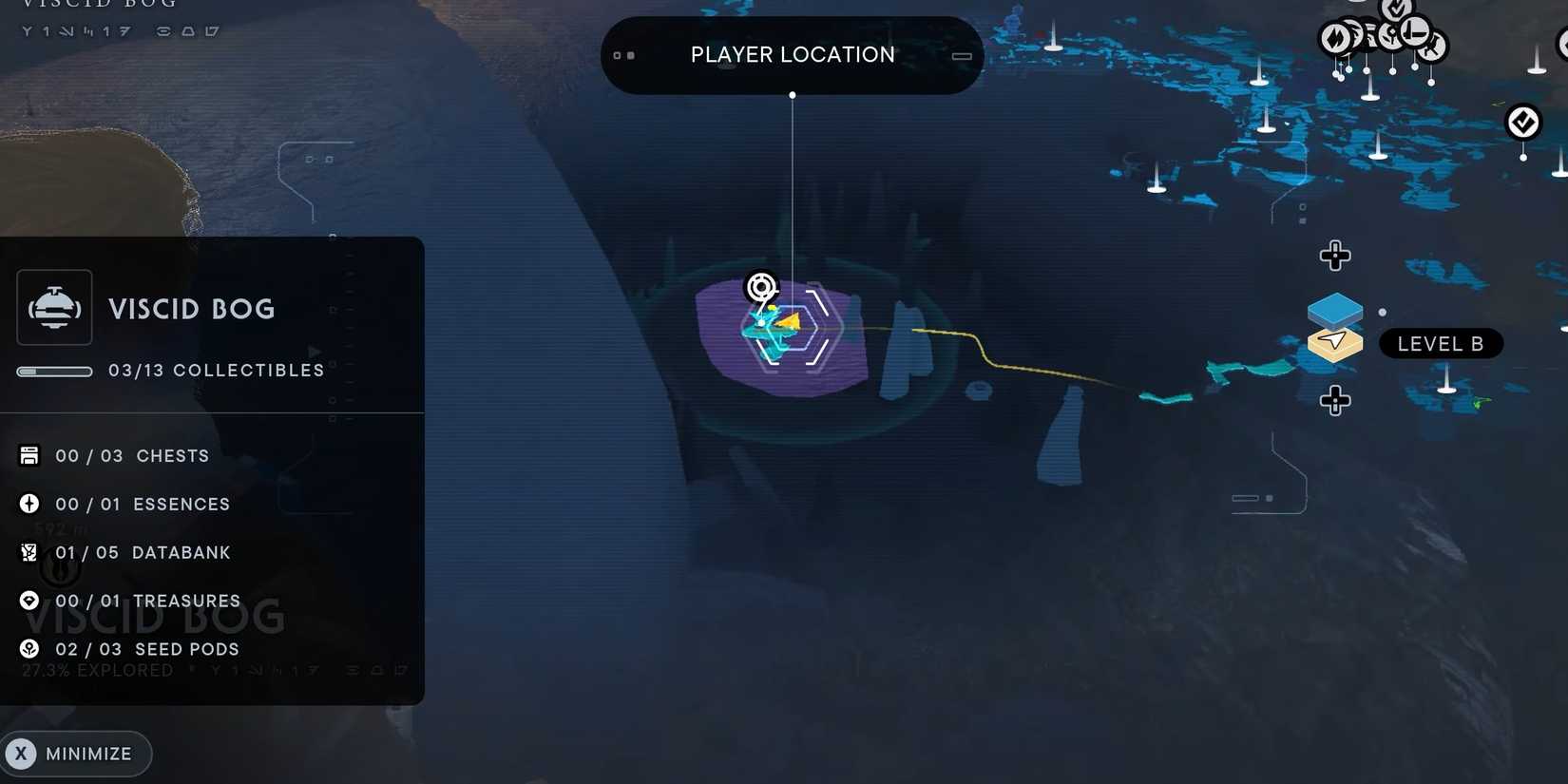Click the treasures collectible icon

pos(29,601)
